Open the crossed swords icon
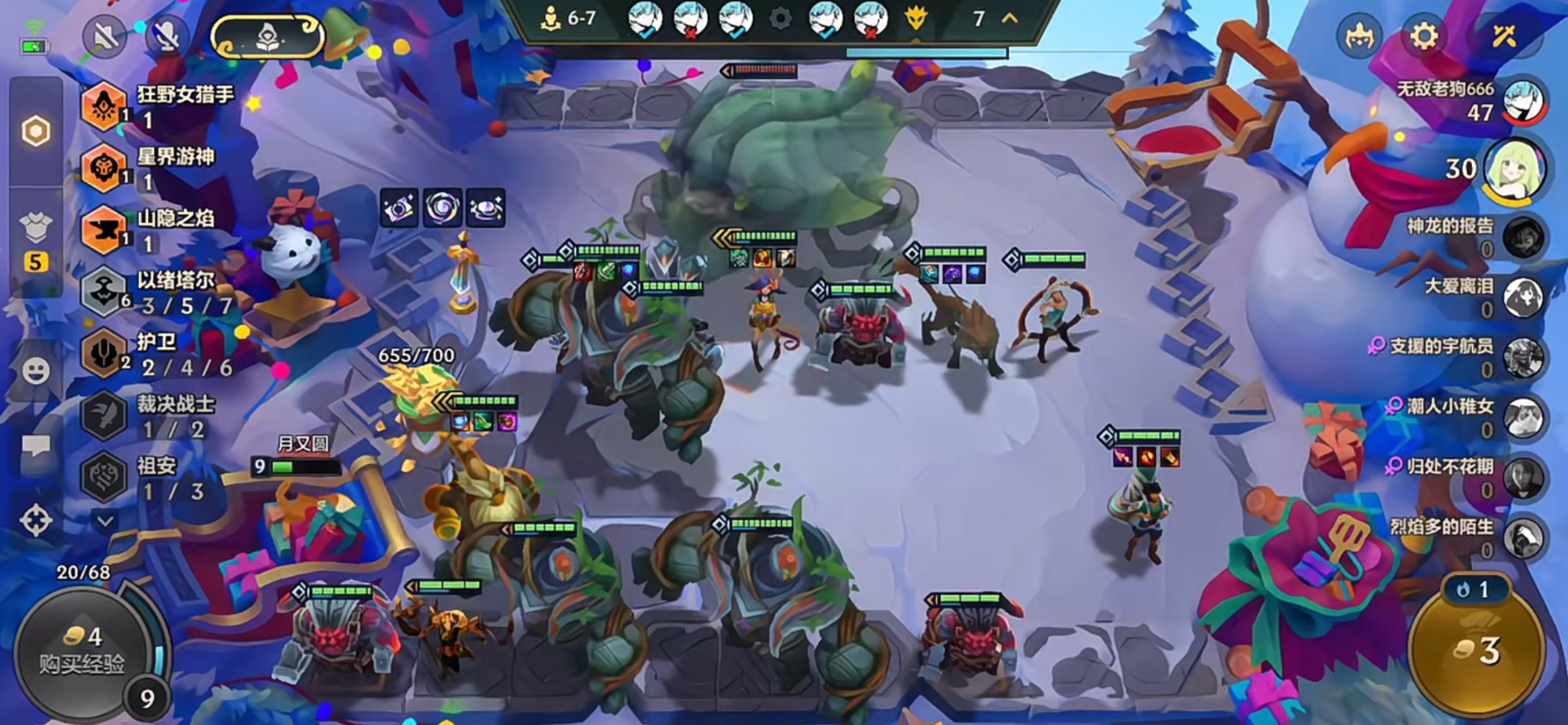Screen dimensions: 1568x725 [x=1504, y=36]
